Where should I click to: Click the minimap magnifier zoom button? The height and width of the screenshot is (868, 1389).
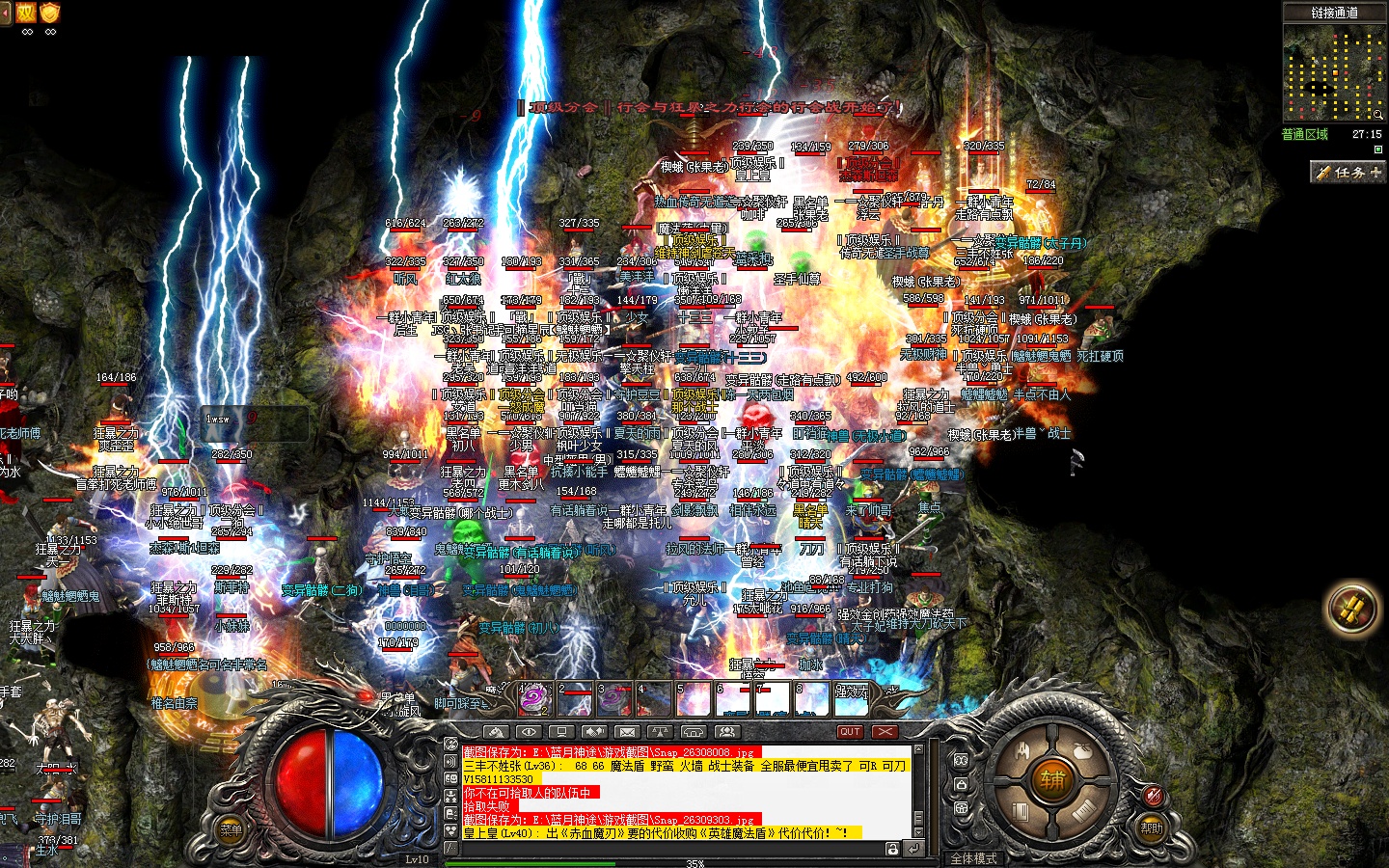point(1377,114)
